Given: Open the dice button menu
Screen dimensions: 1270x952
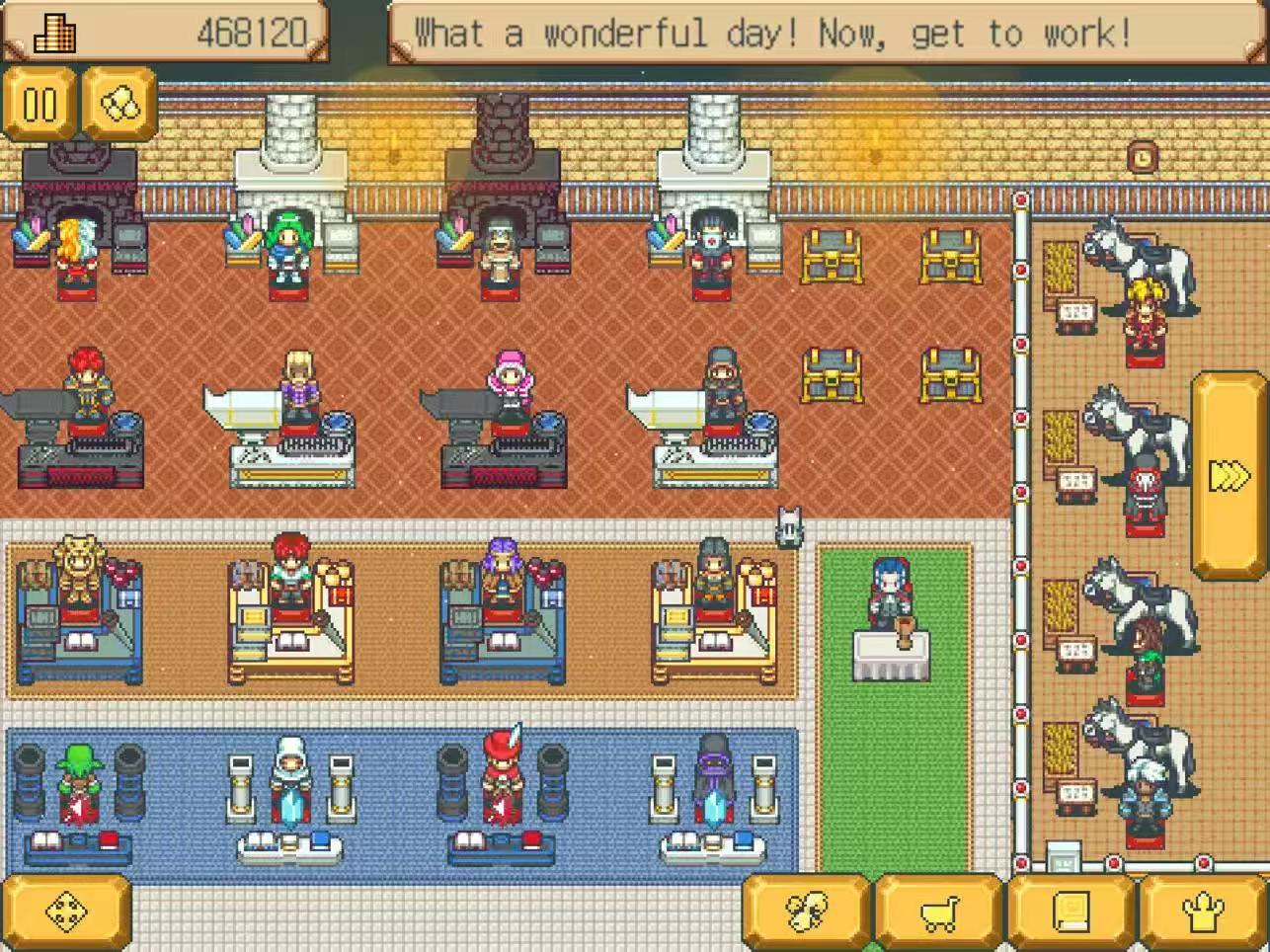Looking at the screenshot, I should tap(66, 913).
